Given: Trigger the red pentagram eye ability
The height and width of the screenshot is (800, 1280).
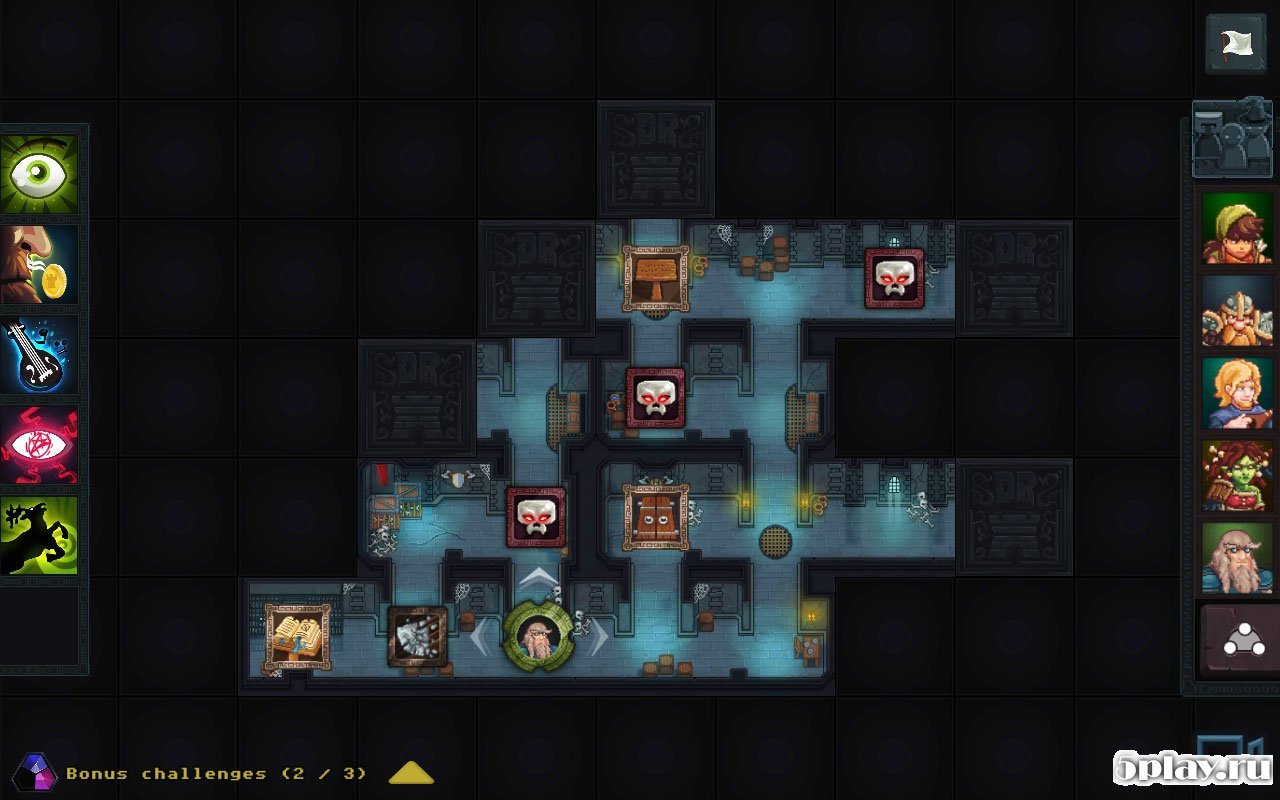Looking at the screenshot, I should point(40,445).
